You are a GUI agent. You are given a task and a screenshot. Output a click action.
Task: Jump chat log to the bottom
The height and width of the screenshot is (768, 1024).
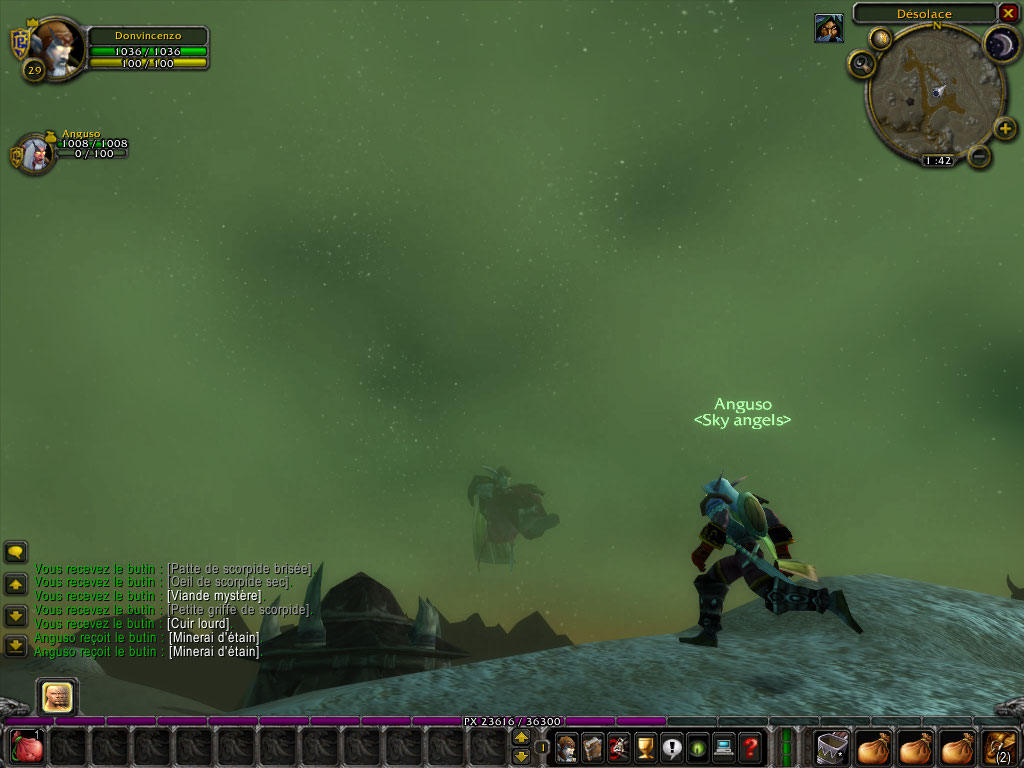point(16,646)
